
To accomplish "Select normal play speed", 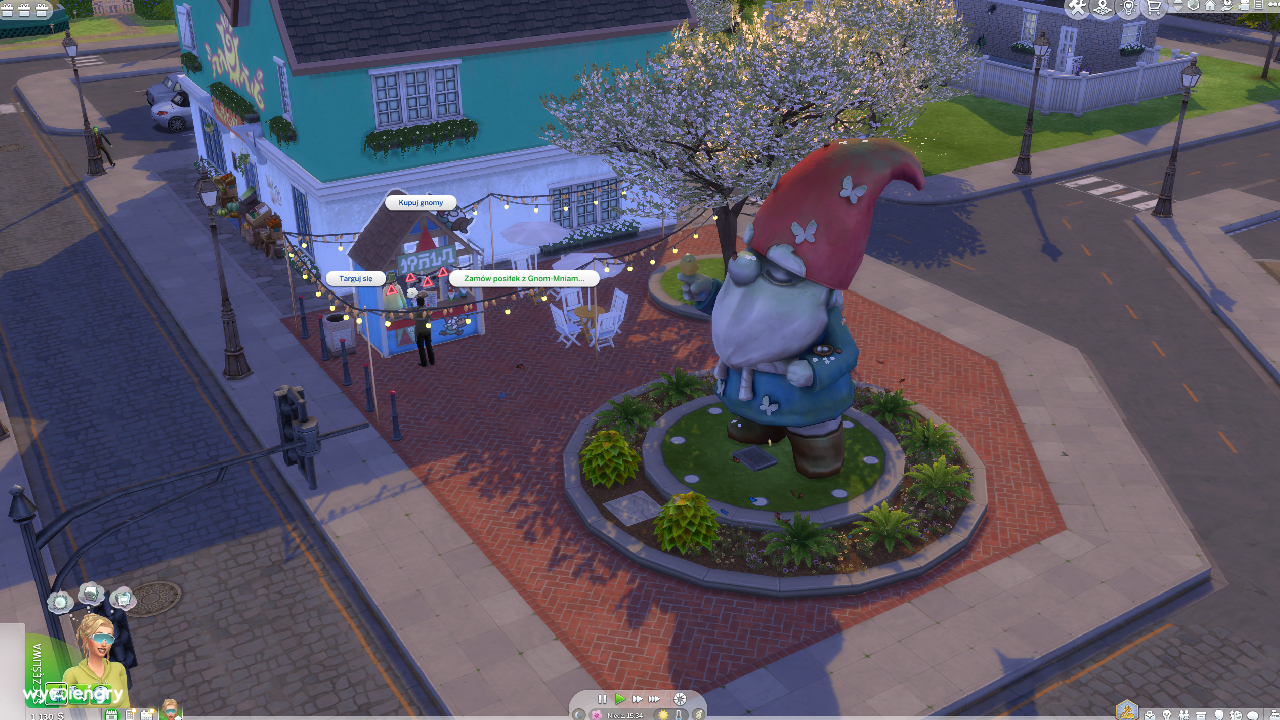I will (x=621, y=698).
